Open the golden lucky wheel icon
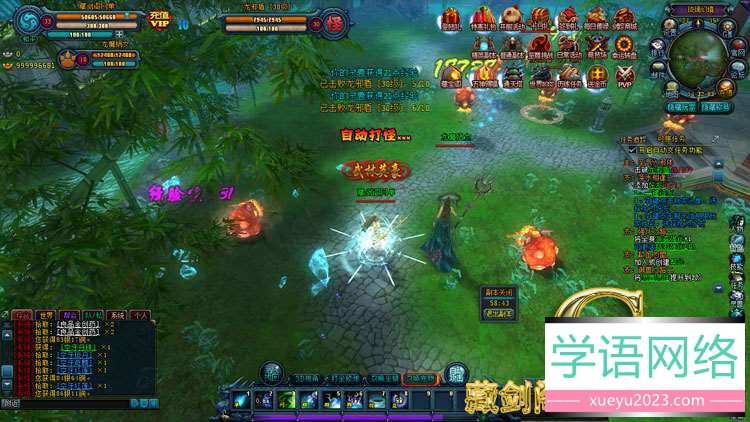 pos(625,46)
